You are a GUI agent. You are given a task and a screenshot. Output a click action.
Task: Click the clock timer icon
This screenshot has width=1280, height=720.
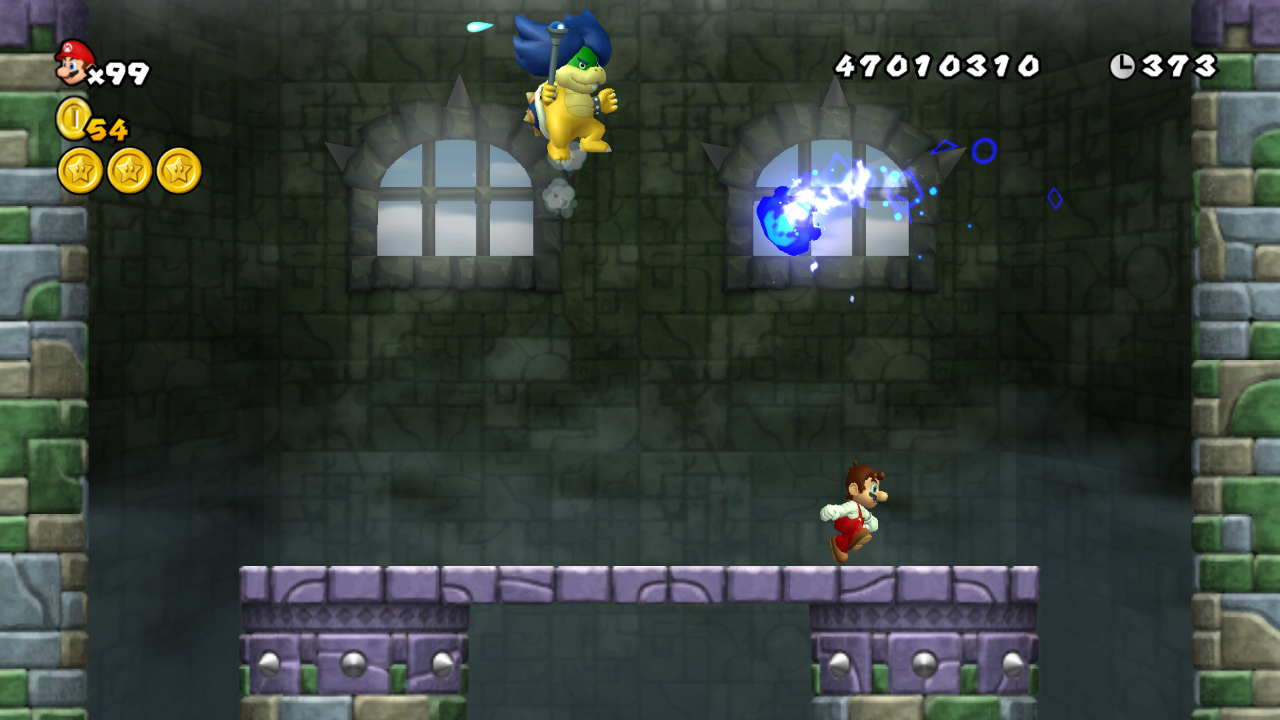[x=1124, y=65]
